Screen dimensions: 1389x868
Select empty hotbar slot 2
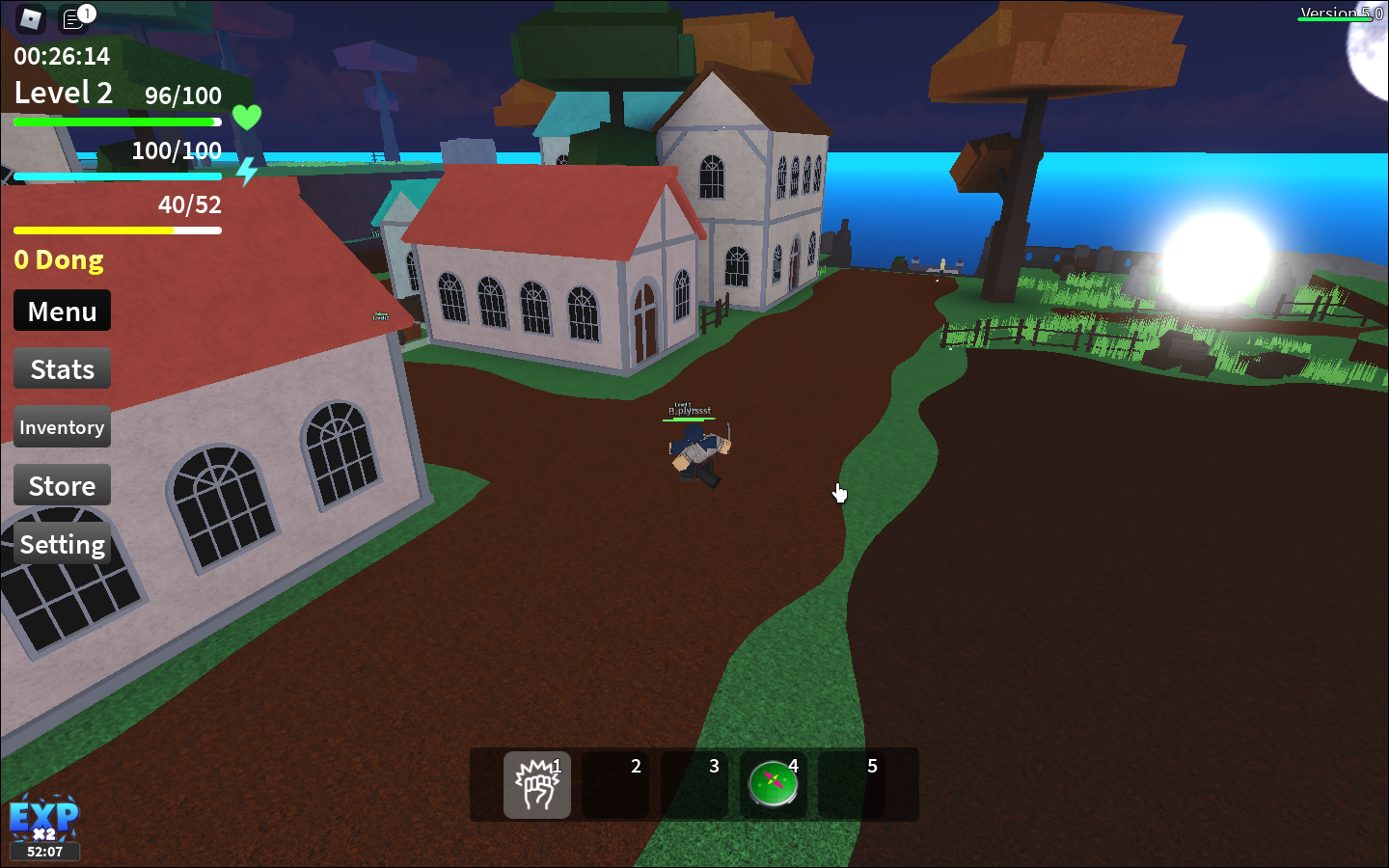[615, 785]
